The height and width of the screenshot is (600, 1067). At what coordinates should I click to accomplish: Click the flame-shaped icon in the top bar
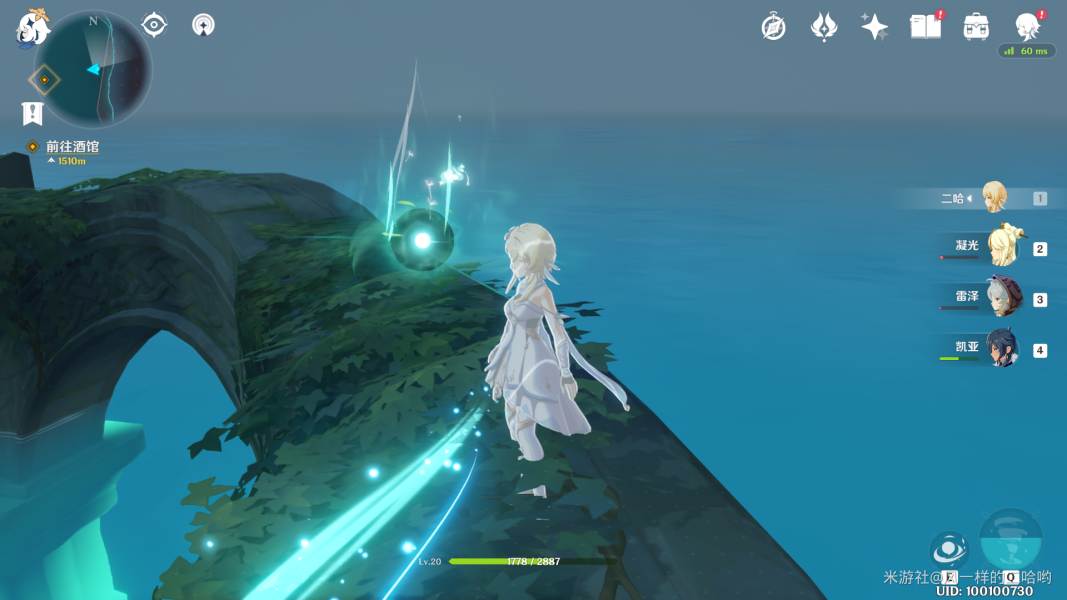pyautogui.click(x=824, y=27)
